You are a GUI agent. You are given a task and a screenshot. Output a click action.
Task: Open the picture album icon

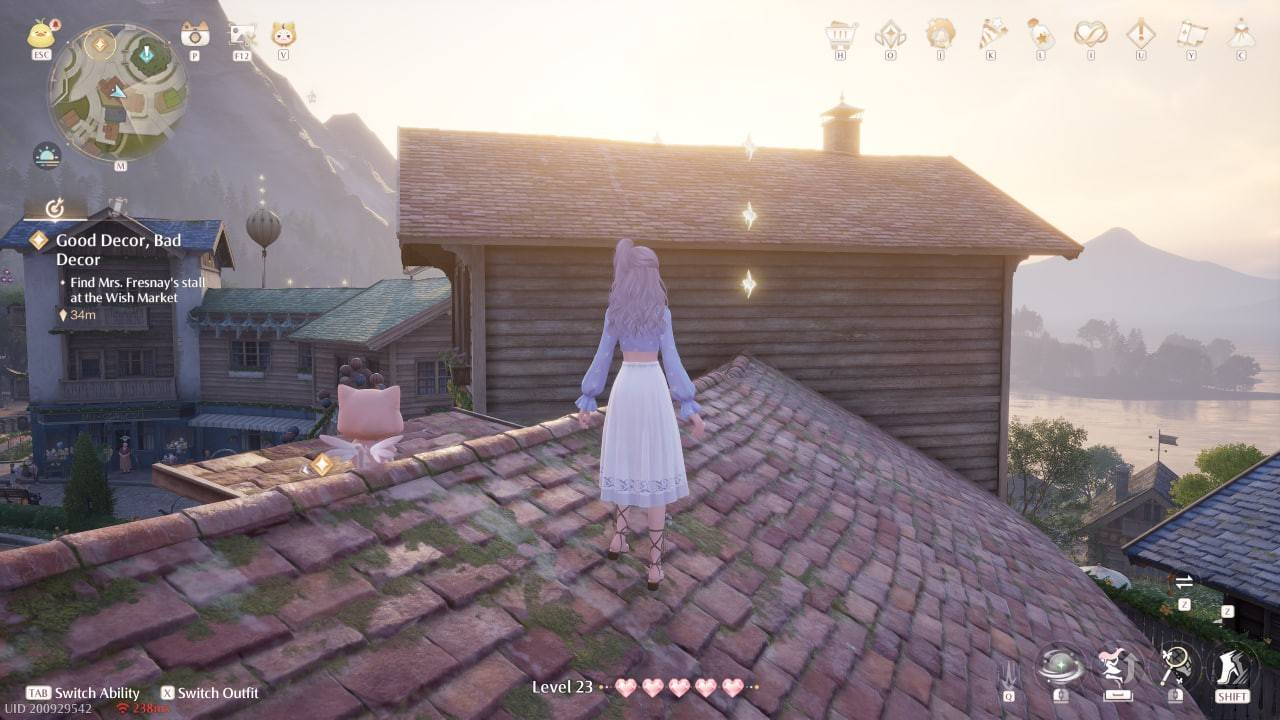pyautogui.click(x=242, y=36)
